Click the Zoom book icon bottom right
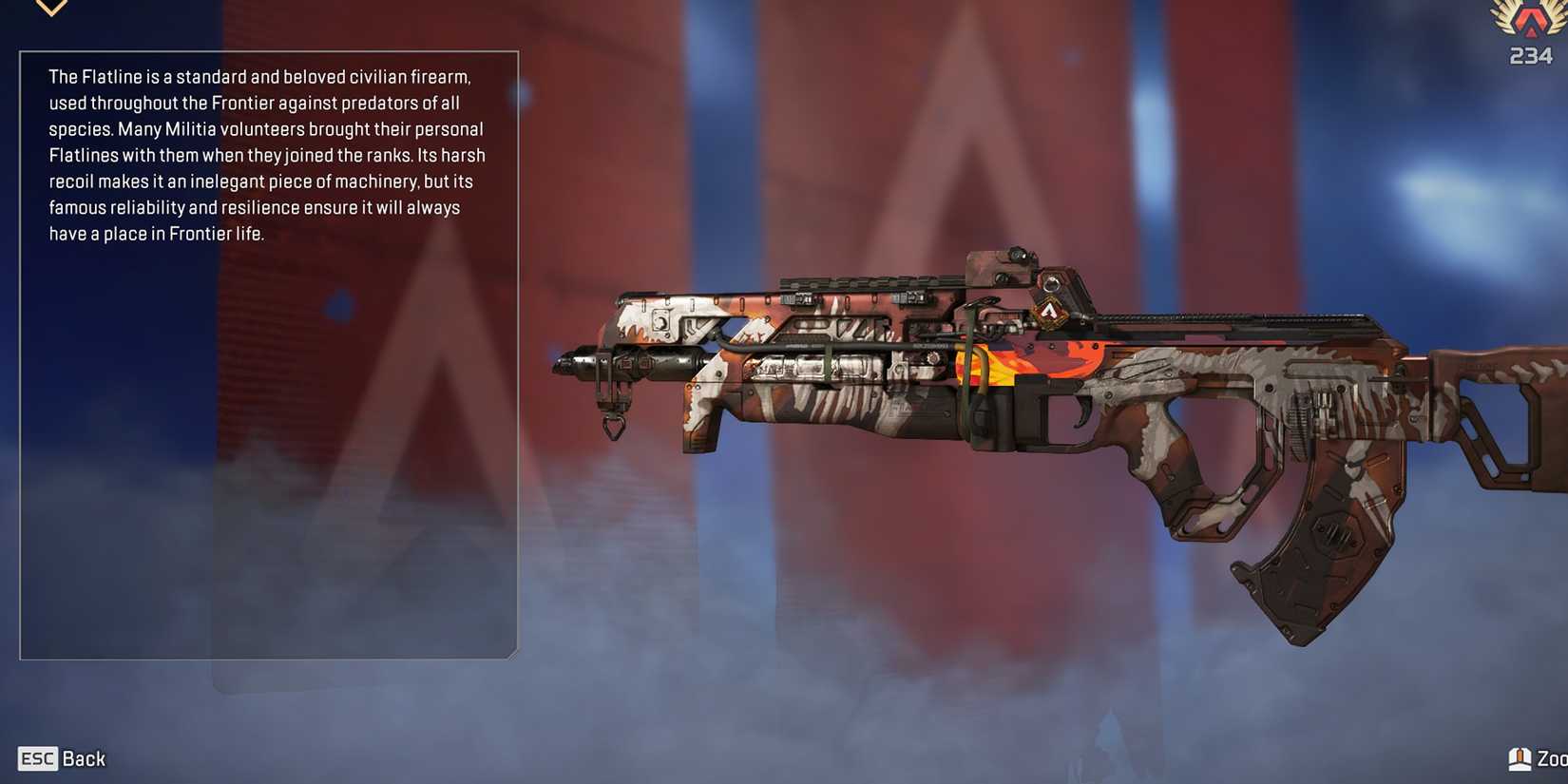The height and width of the screenshot is (784, 1568). click(1520, 757)
